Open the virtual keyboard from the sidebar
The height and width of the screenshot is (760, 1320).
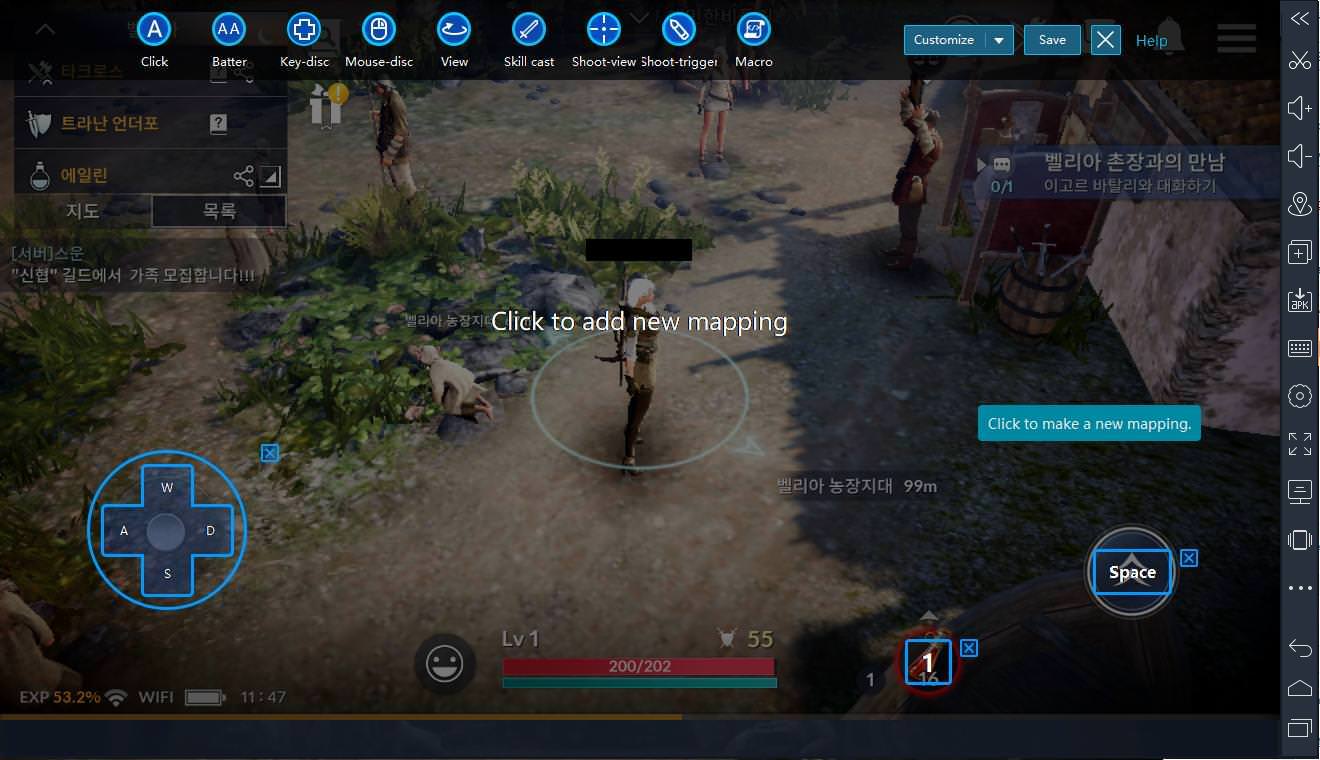(1299, 347)
